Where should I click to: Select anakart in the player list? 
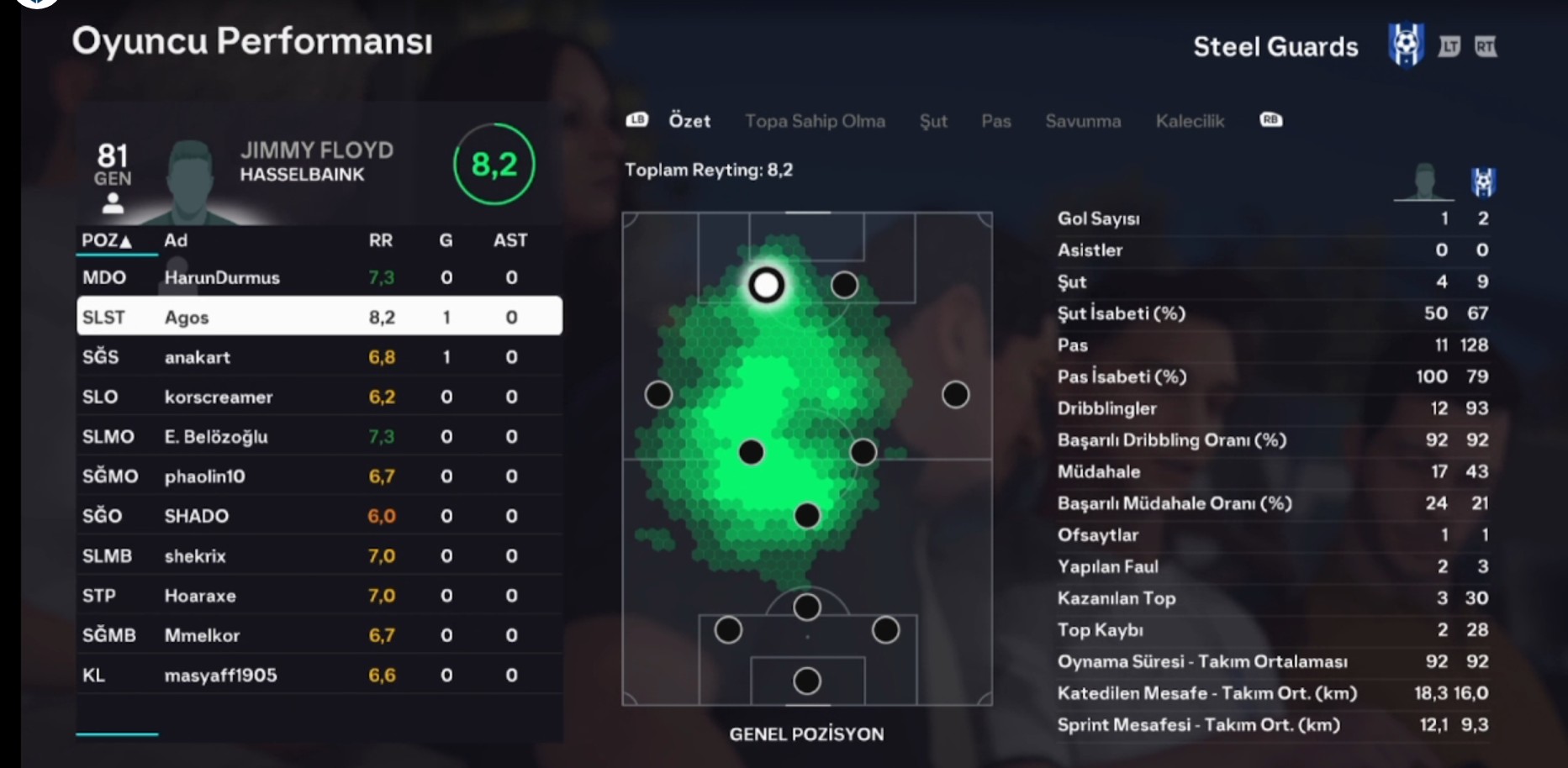pyautogui.click(x=319, y=357)
